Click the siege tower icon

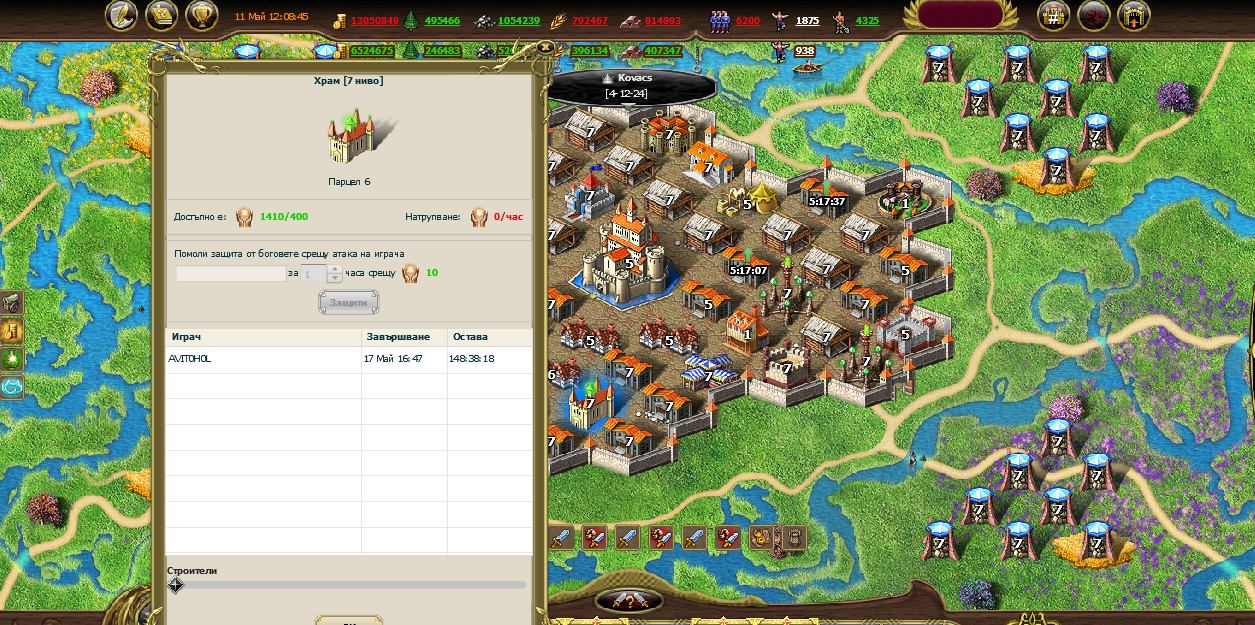793,538
